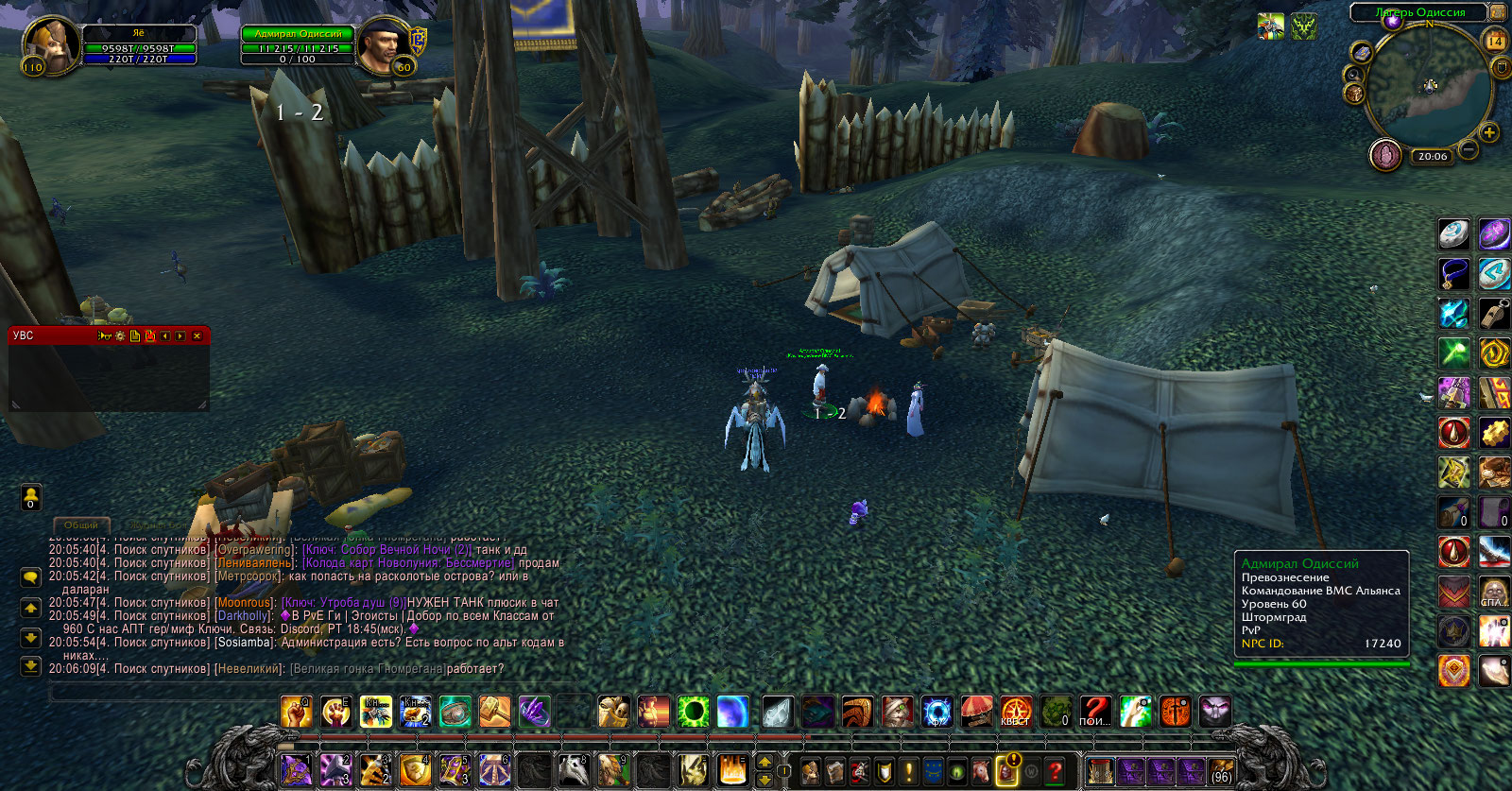Open the clock showing 20:06
The height and width of the screenshot is (791, 1512).
(x=1432, y=156)
